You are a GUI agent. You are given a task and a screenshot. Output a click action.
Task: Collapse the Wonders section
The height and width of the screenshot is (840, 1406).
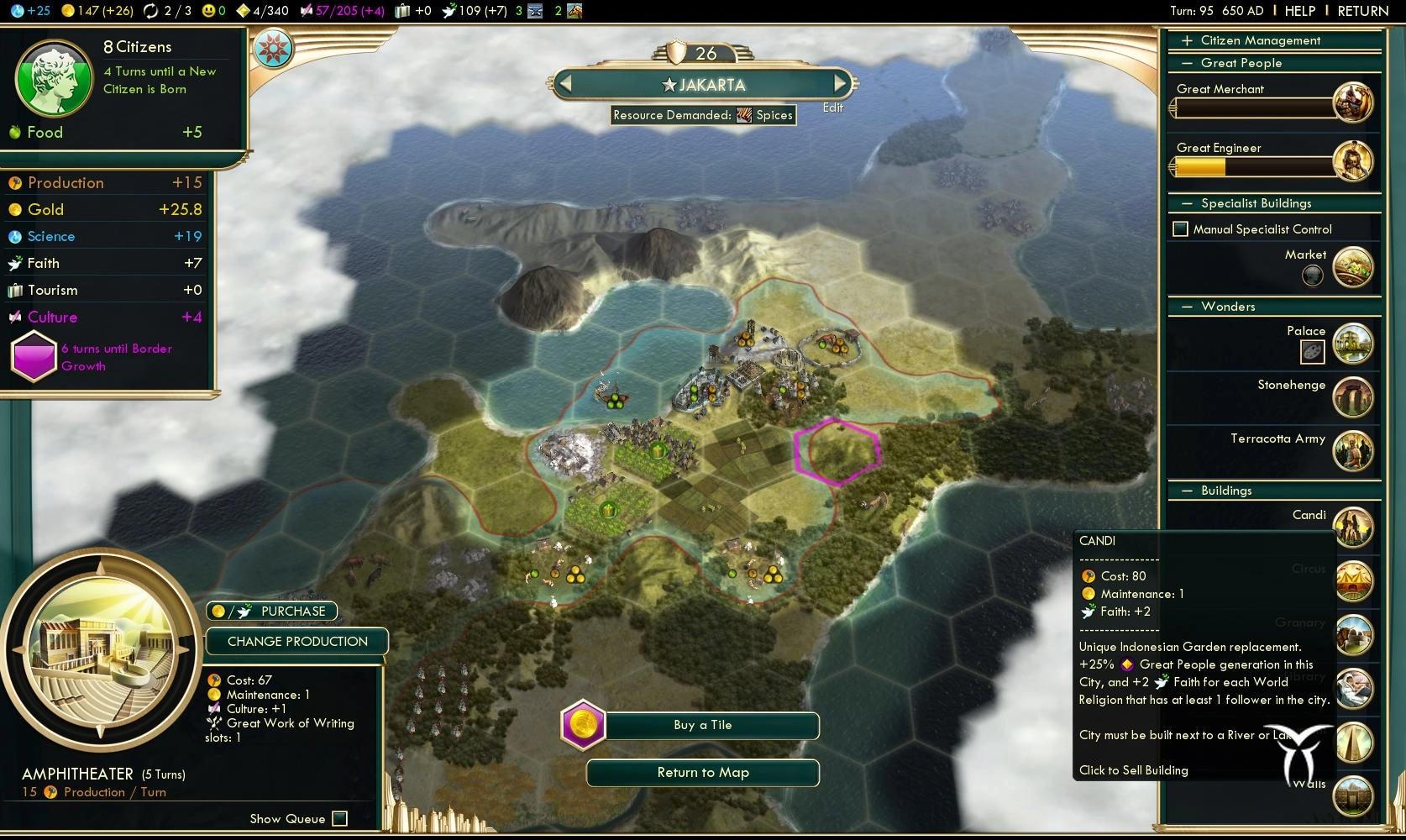click(x=1187, y=307)
